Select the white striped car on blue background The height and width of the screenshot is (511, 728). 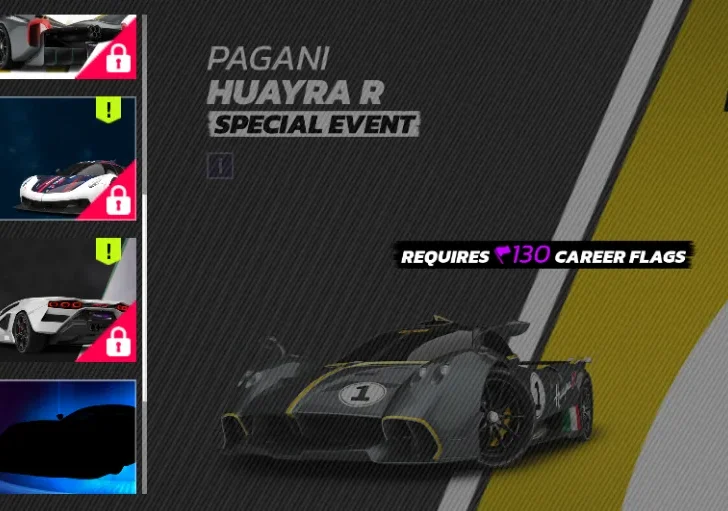tap(67, 158)
